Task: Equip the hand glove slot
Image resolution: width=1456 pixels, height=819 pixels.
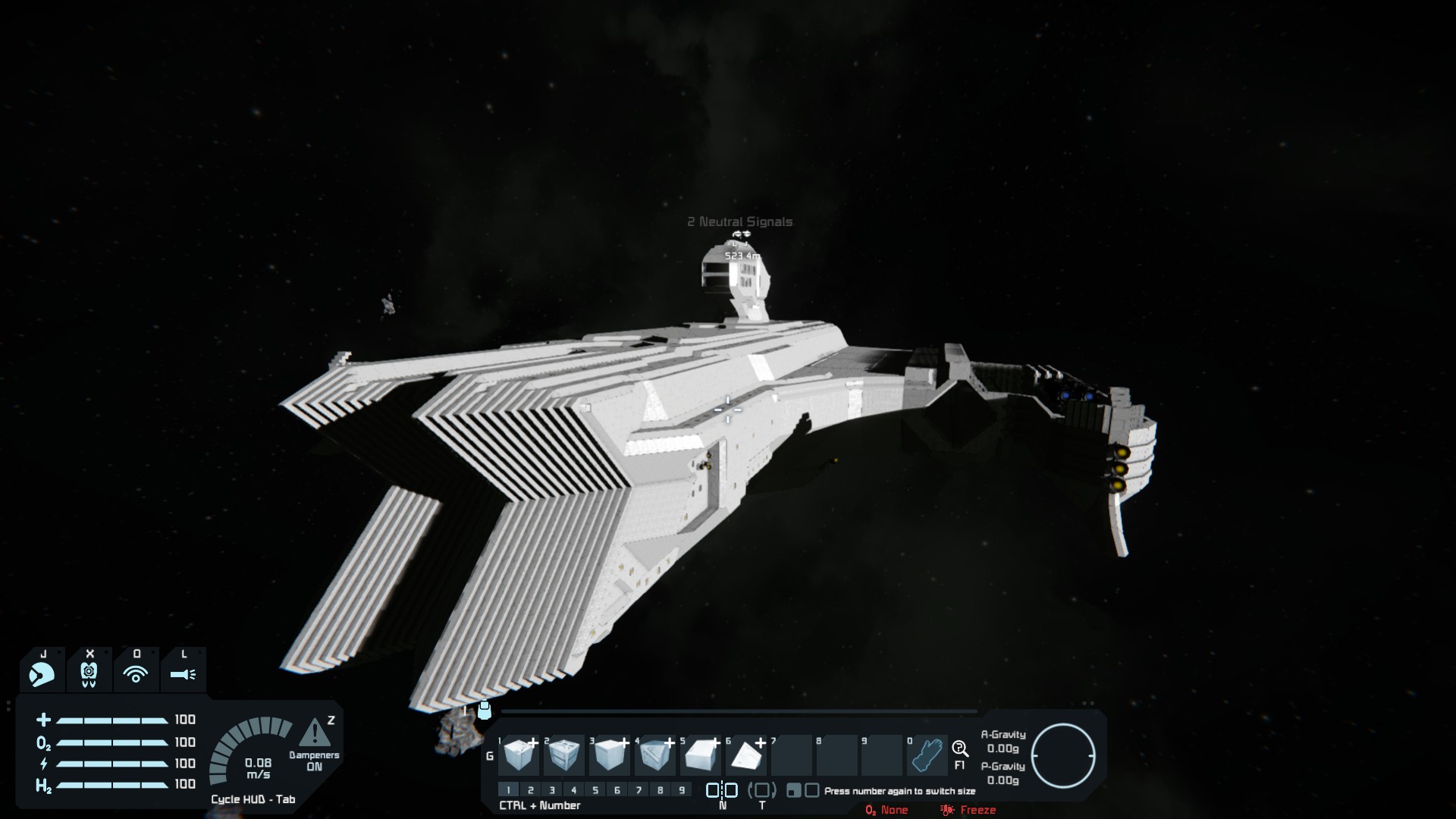Action: [x=927, y=755]
